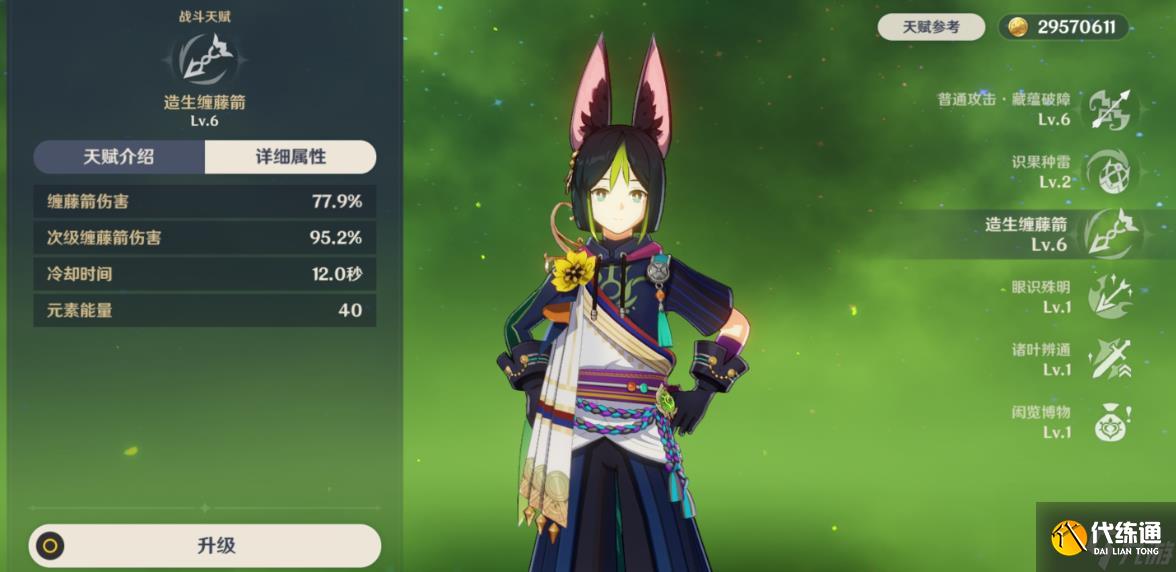Open the 天赋参考 talent reference
This screenshot has width=1176, height=572.
930,27
